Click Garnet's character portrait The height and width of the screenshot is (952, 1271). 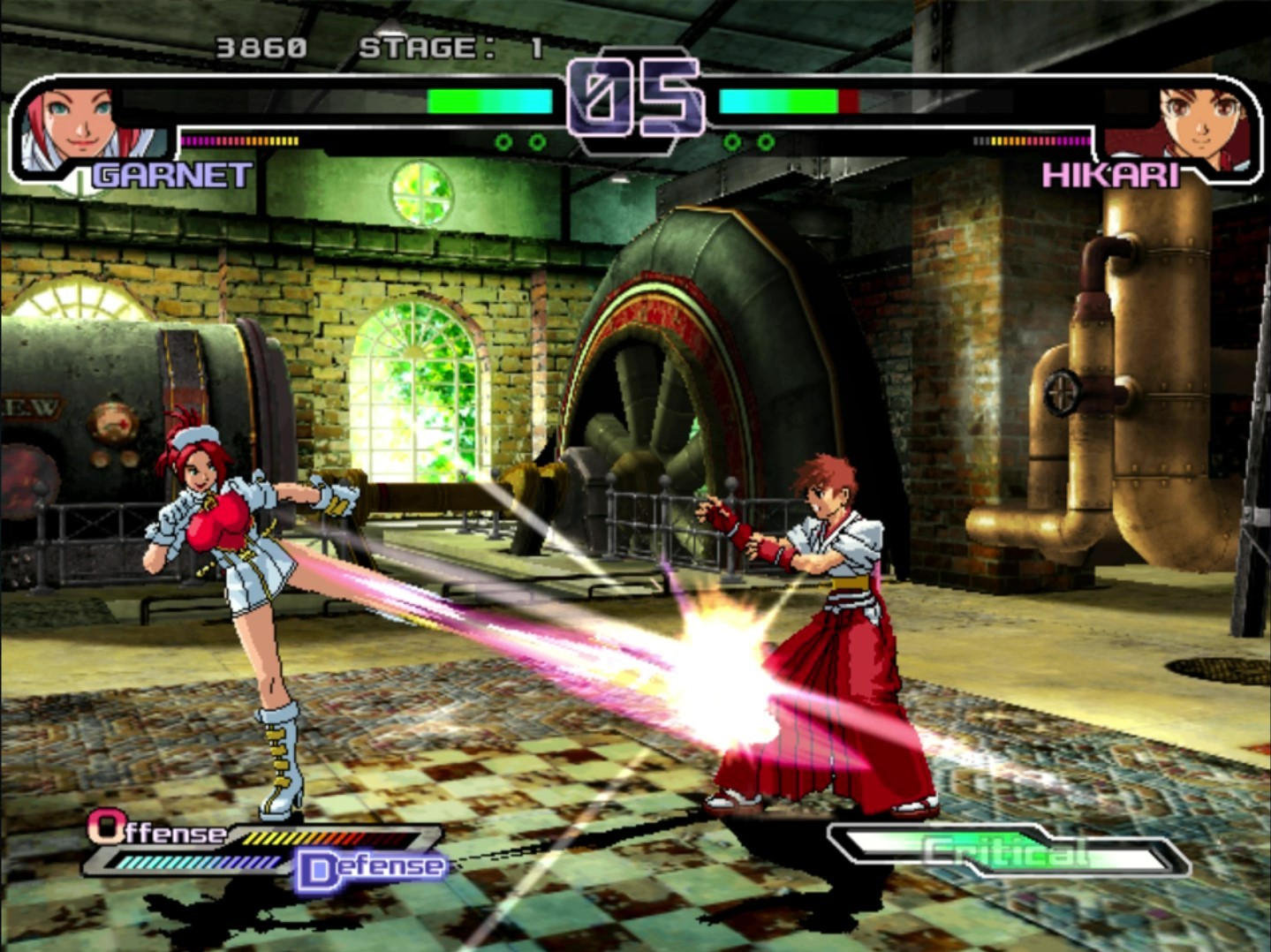pos(75,126)
